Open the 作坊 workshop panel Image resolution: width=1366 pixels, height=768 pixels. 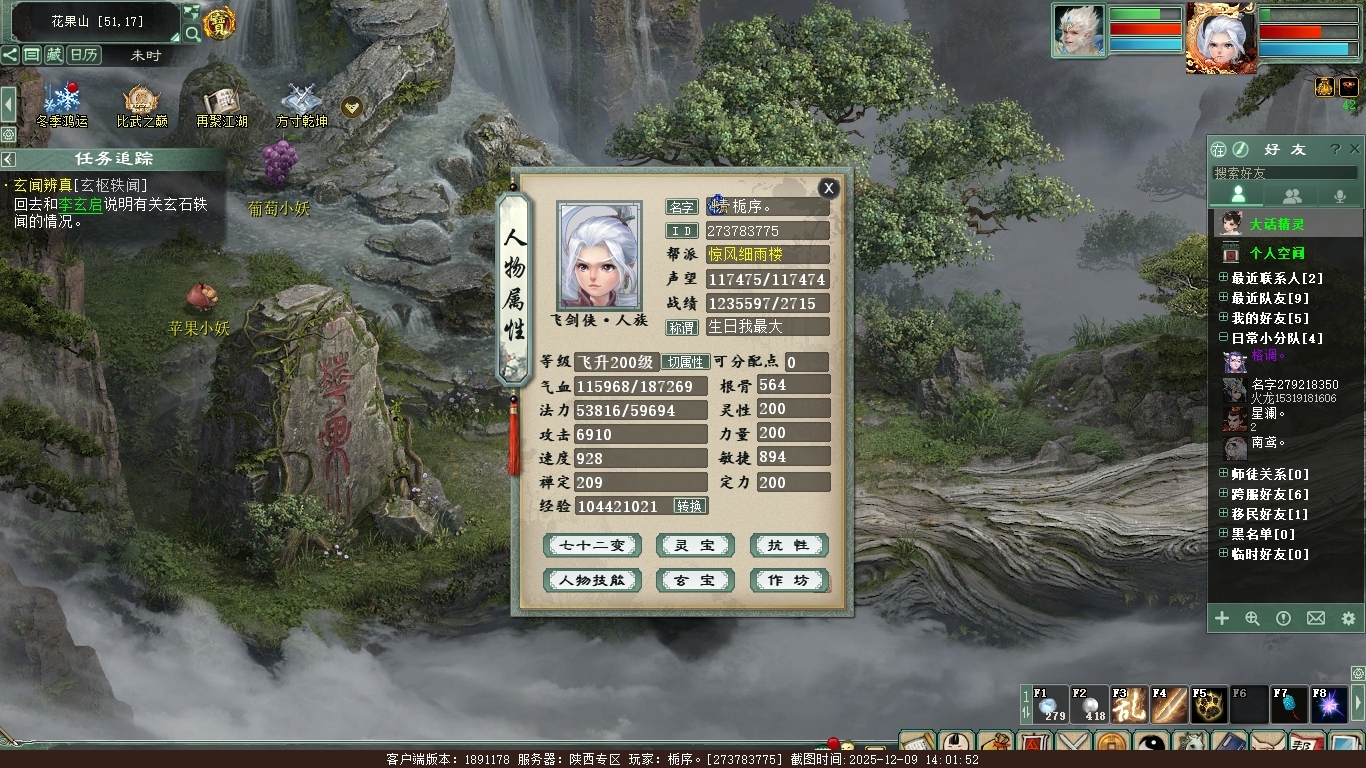(x=789, y=580)
